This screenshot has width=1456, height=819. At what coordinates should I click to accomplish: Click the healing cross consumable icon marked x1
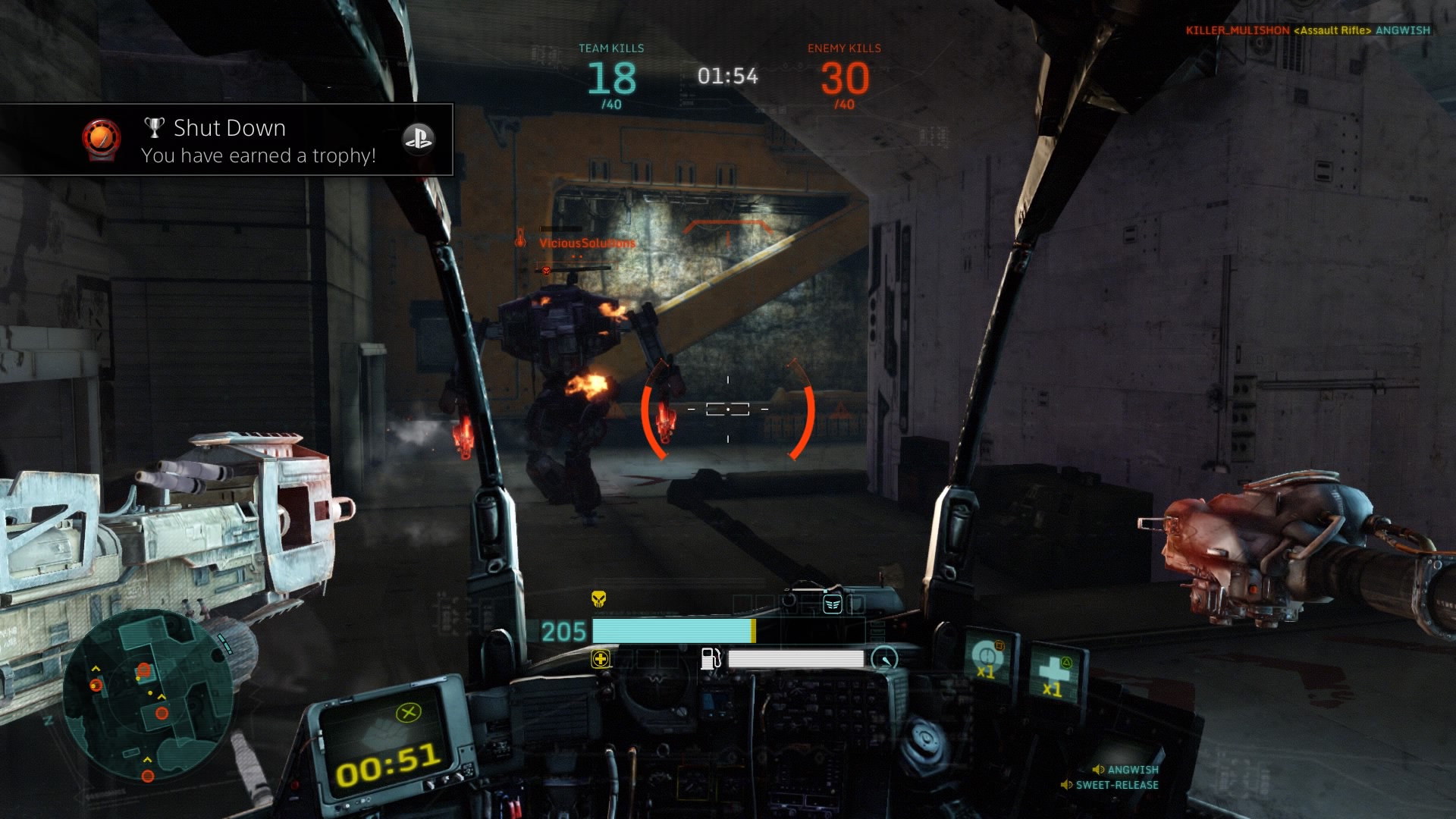pos(1053,669)
